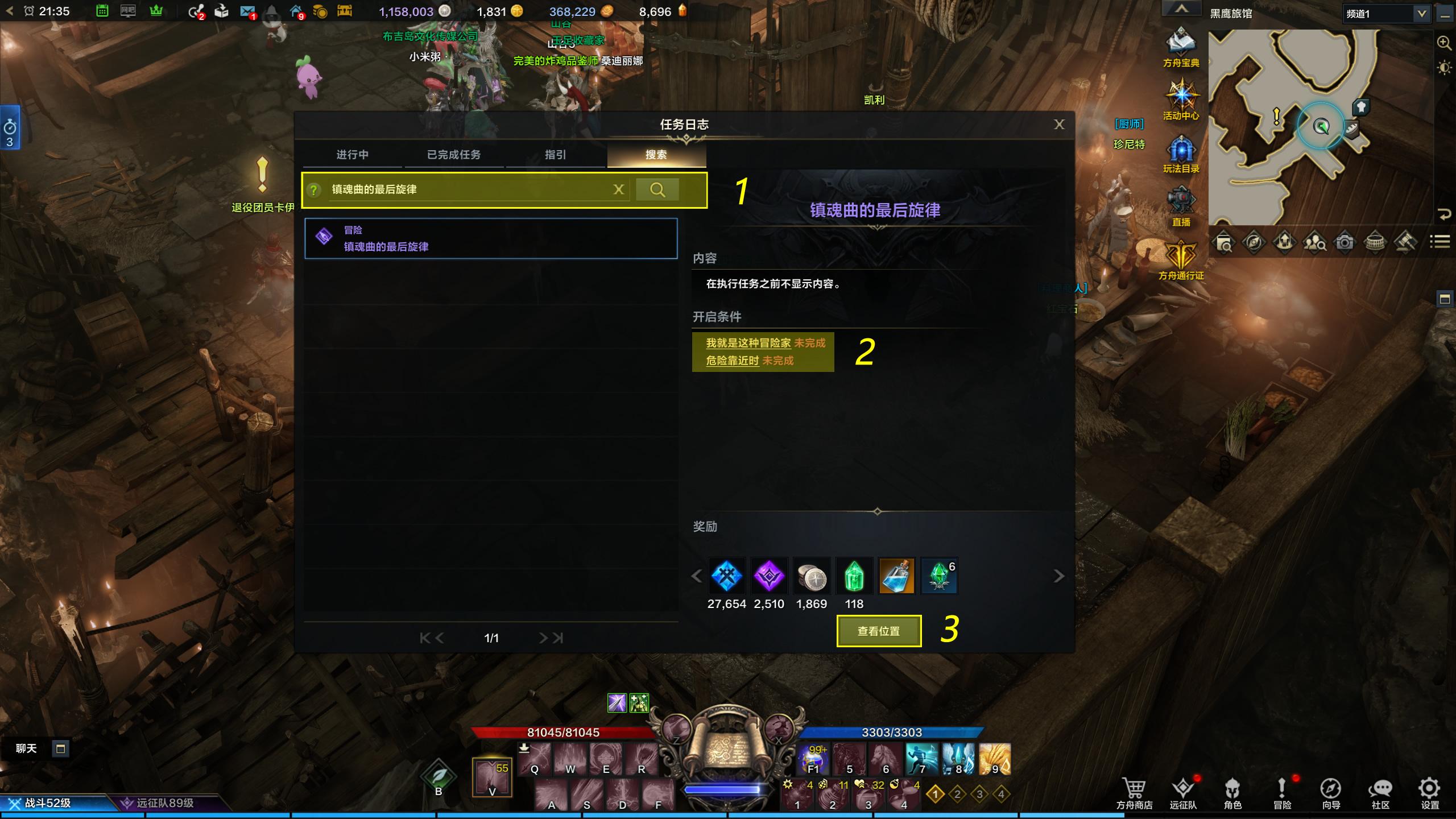
Task: Open the 我就是这种冒险家 prerequisite quest link
Action: (x=748, y=343)
